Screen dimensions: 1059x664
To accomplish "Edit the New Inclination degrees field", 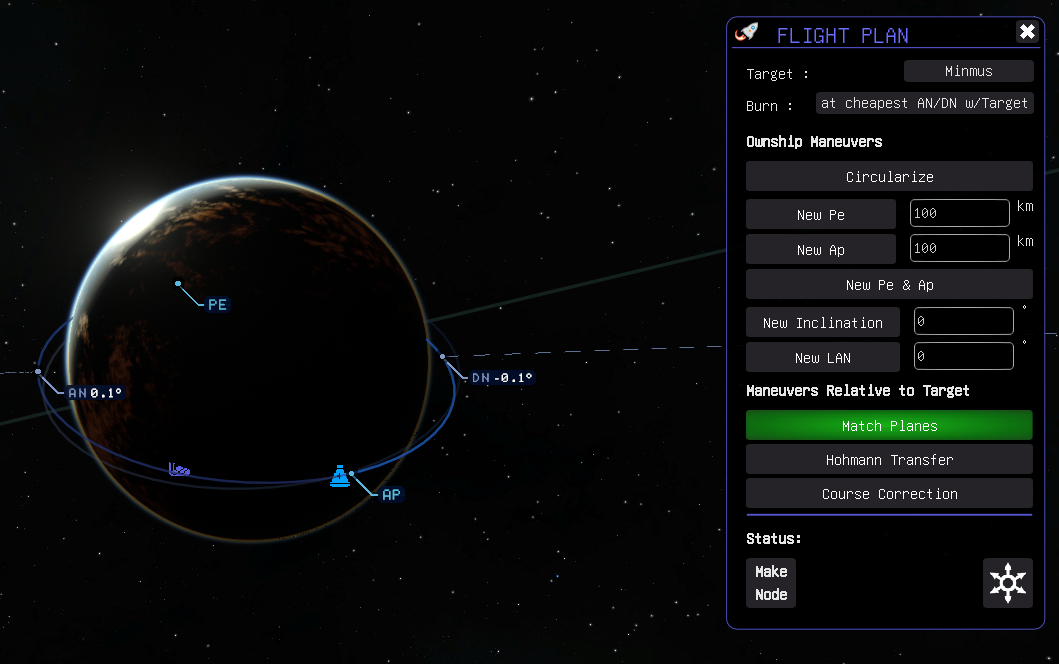I will coord(963,322).
